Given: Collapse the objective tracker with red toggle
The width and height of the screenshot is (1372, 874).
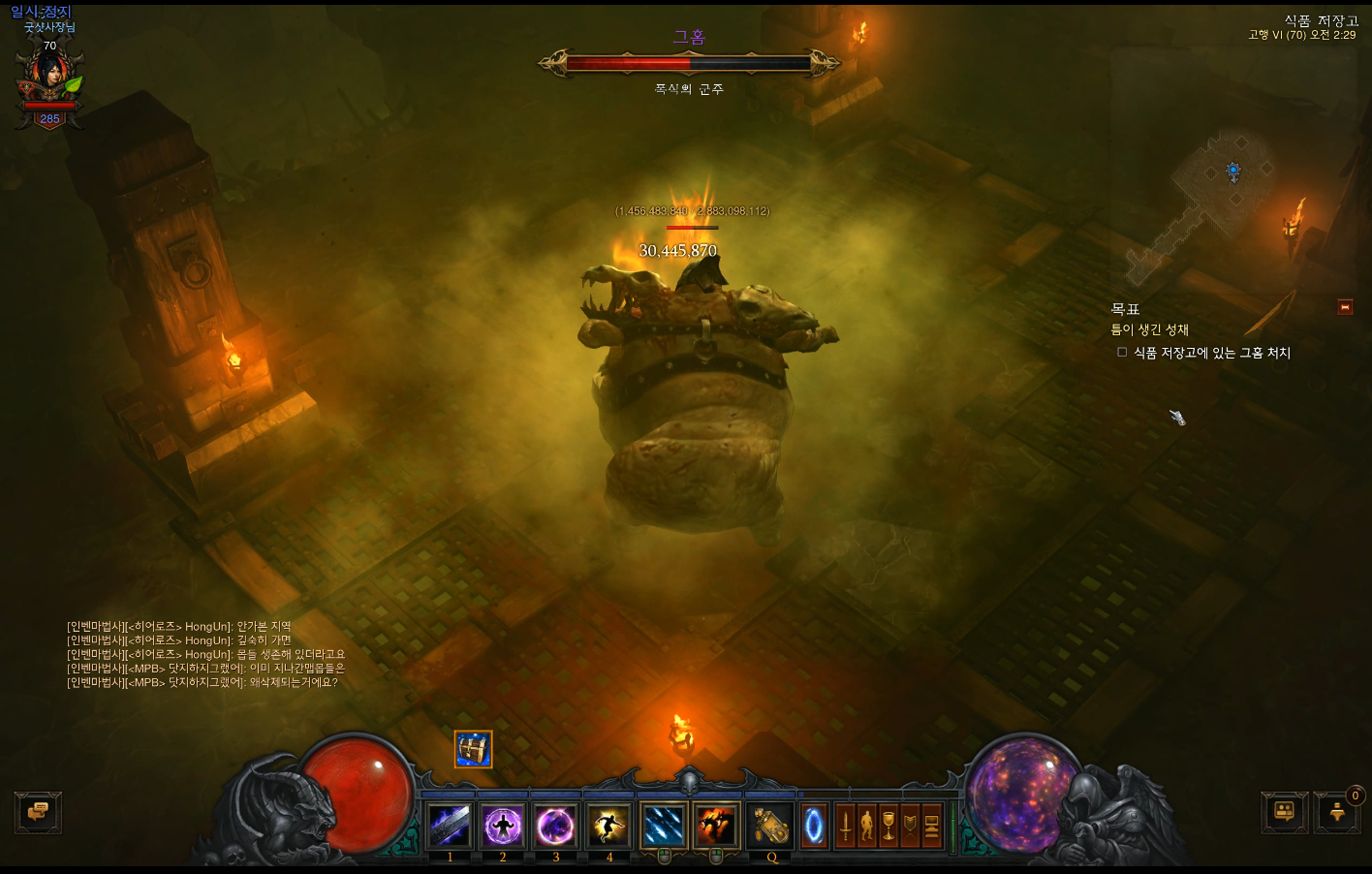Looking at the screenshot, I should coord(1345,307).
